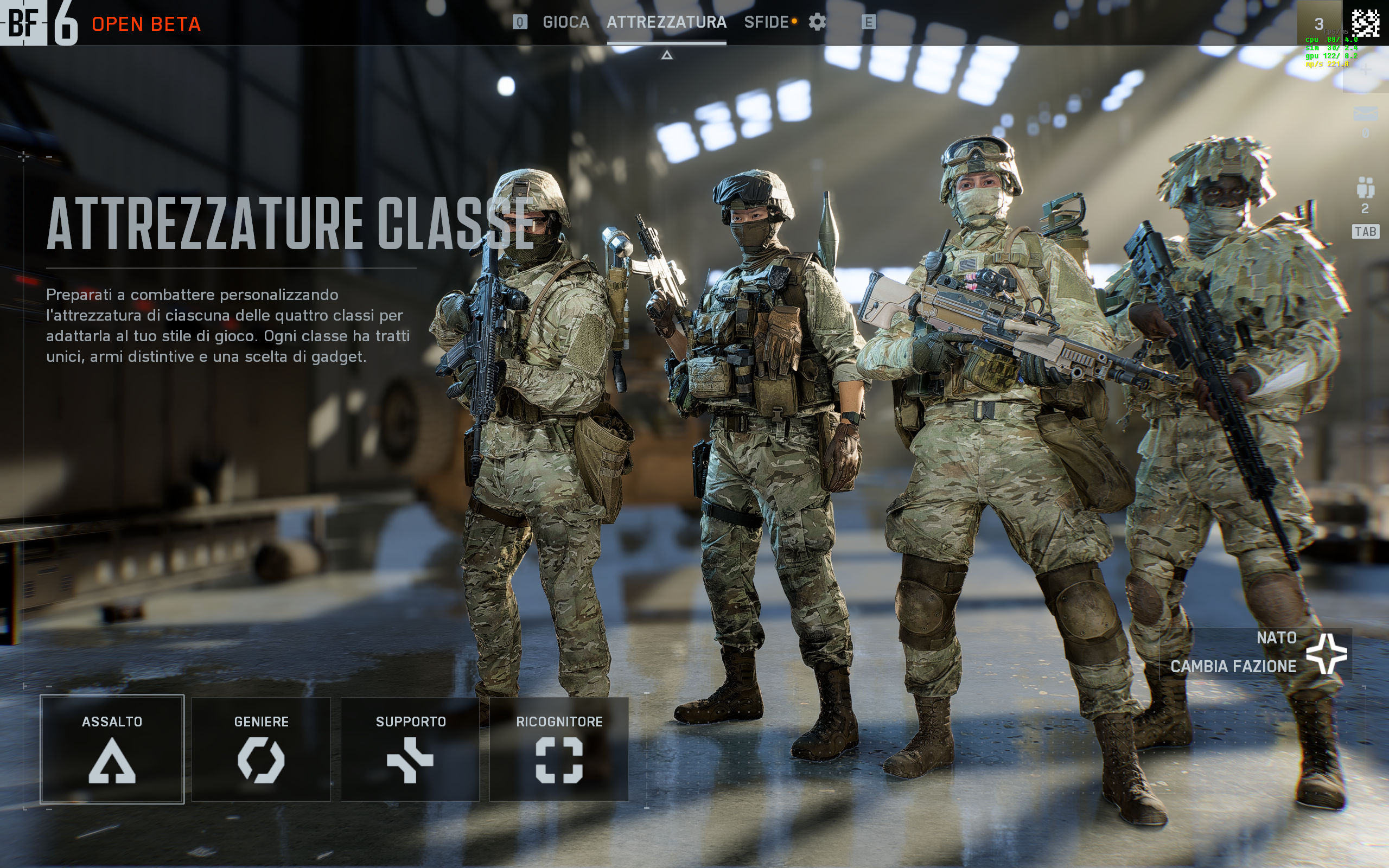Click the plus icon to invite players

[x=1365, y=69]
